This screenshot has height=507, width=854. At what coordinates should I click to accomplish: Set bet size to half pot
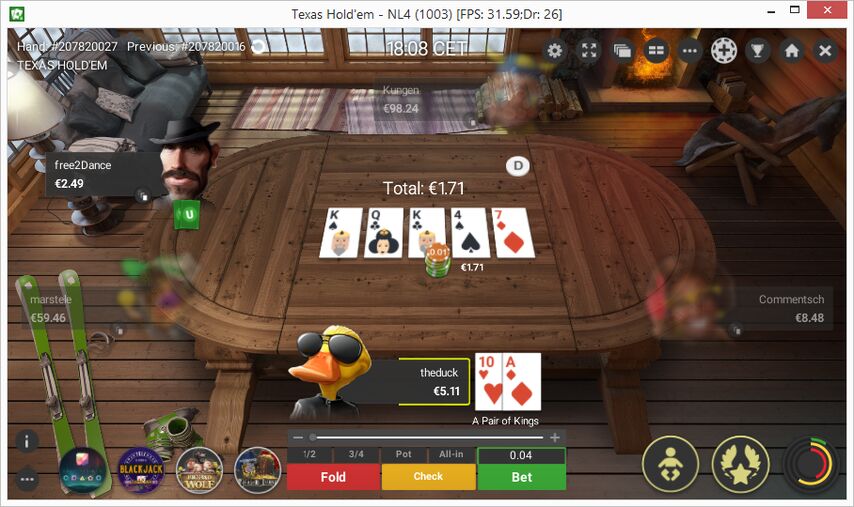[310, 455]
